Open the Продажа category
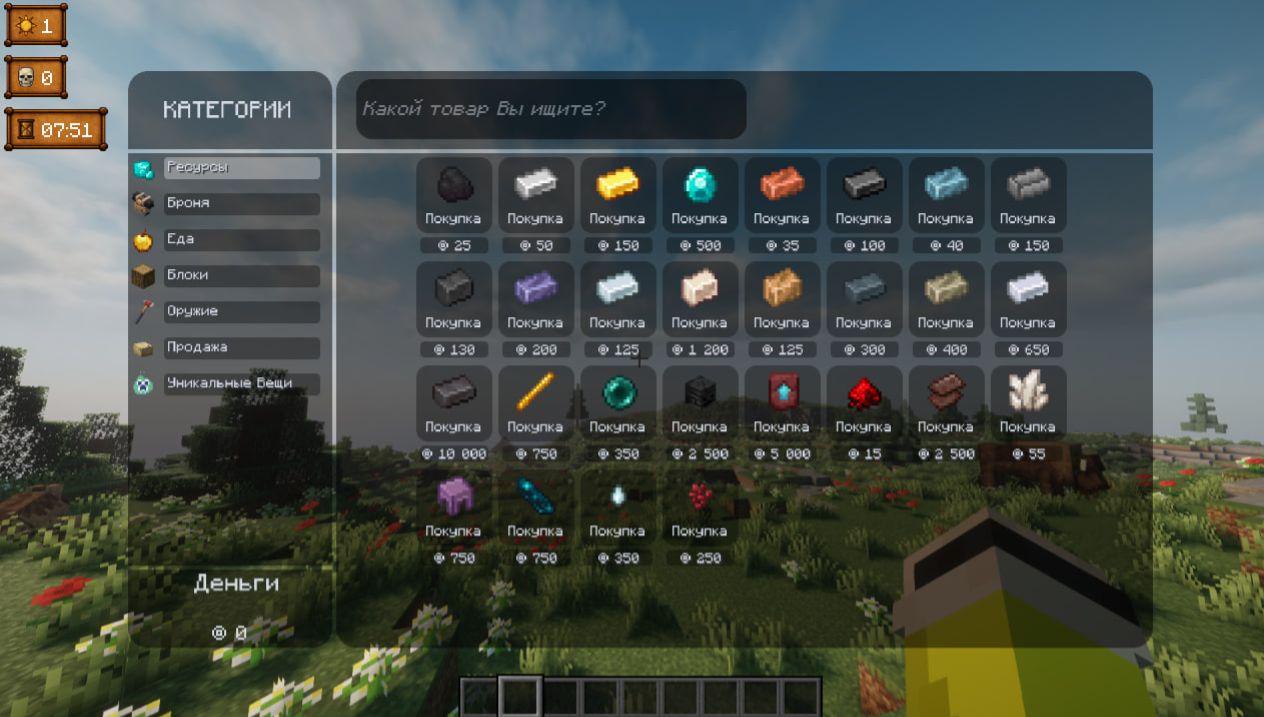This screenshot has height=717, width=1264. tap(241, 348)
